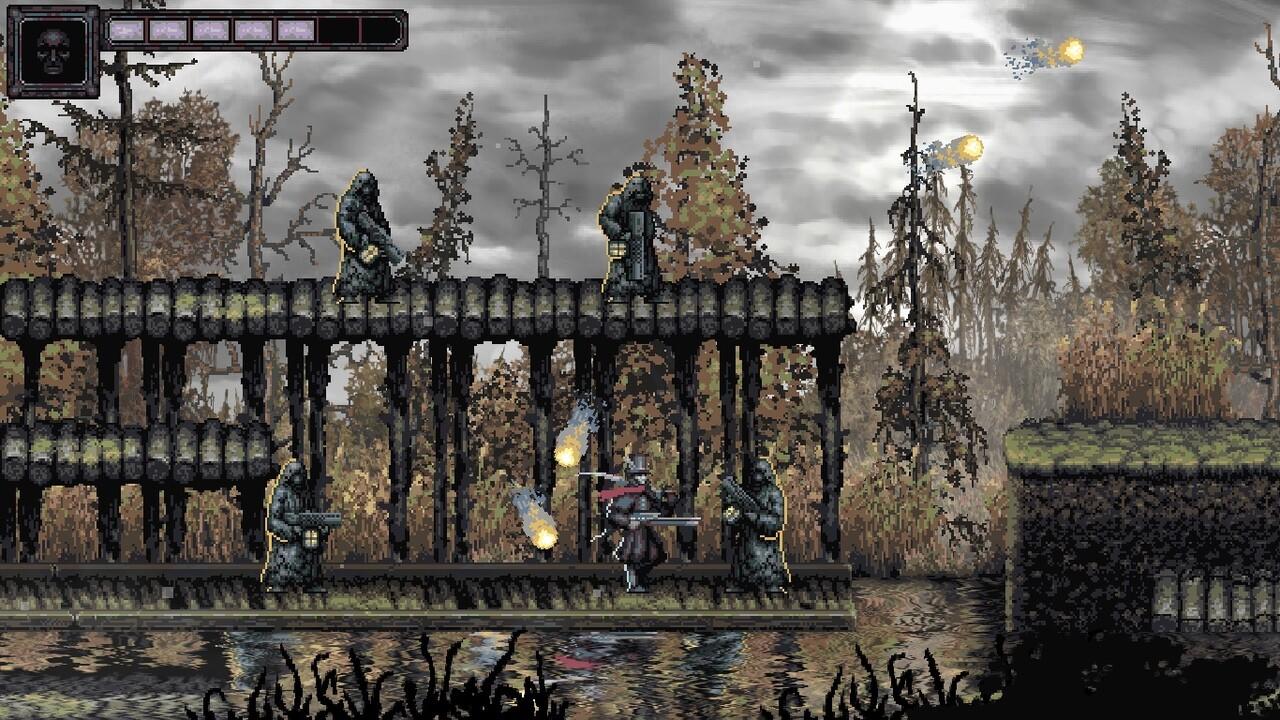Select the third filled ammo slot

click(210, 30)
